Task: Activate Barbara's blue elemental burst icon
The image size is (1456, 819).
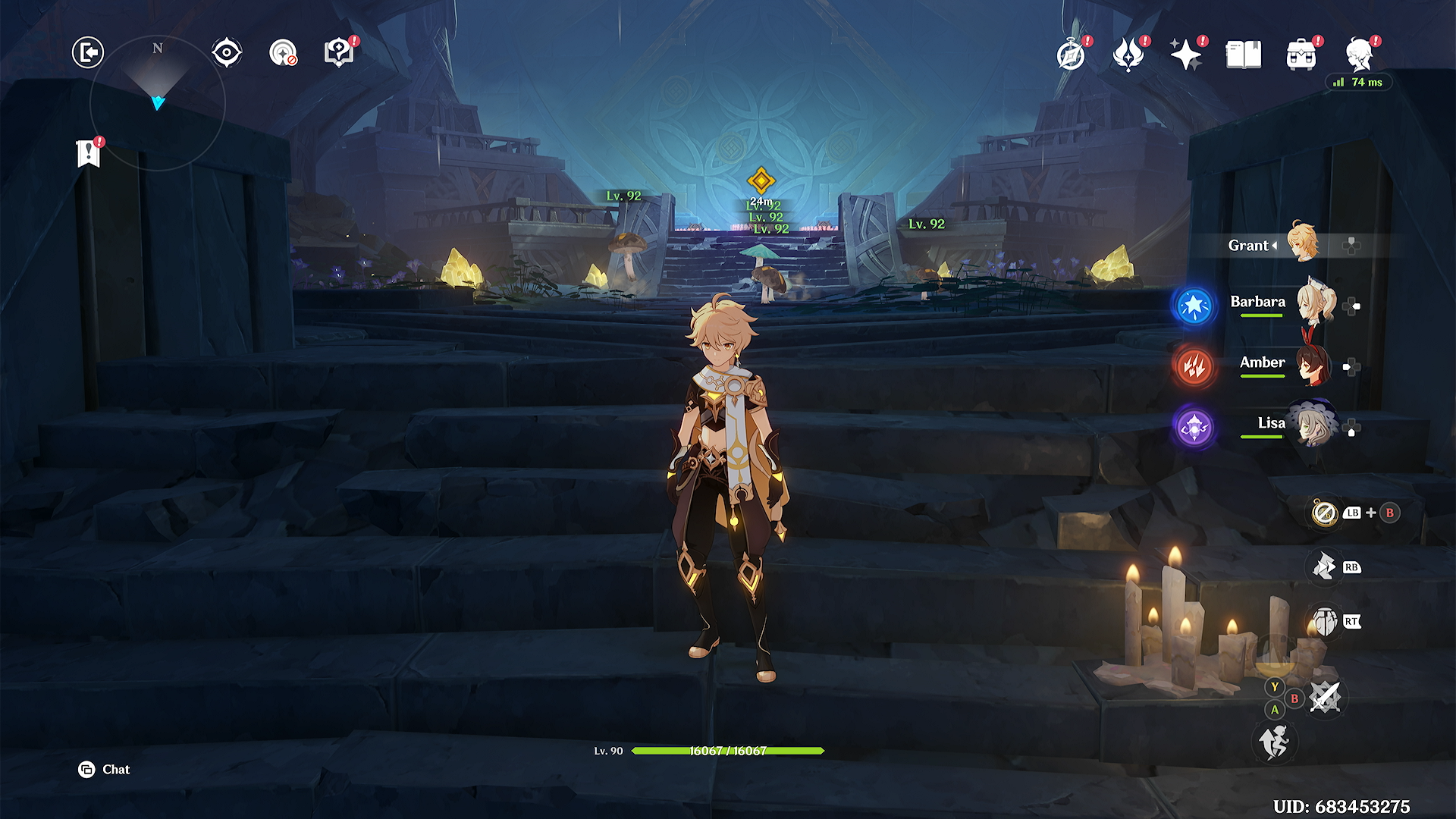Action: point(1194,306)
